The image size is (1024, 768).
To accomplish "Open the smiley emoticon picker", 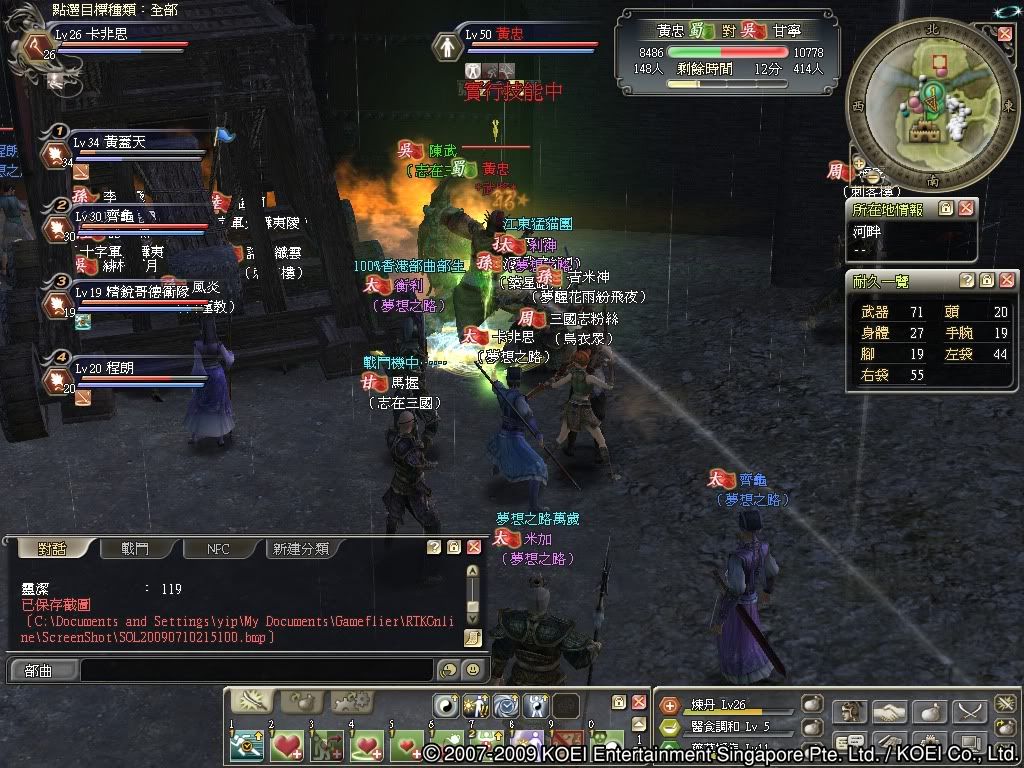I will (472, 670).
